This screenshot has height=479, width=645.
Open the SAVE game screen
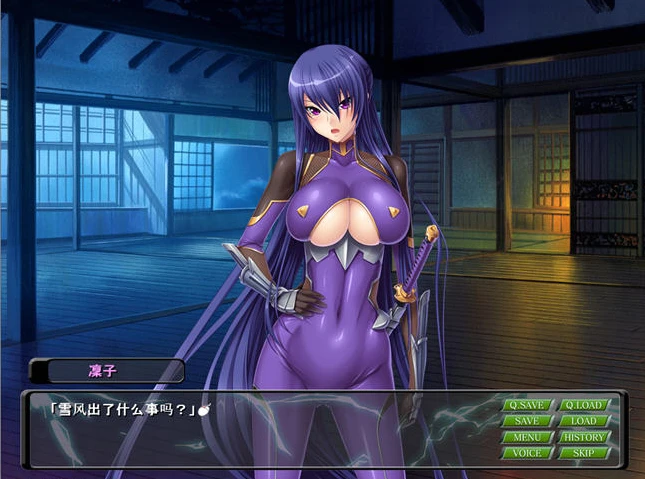pos(527,421)
